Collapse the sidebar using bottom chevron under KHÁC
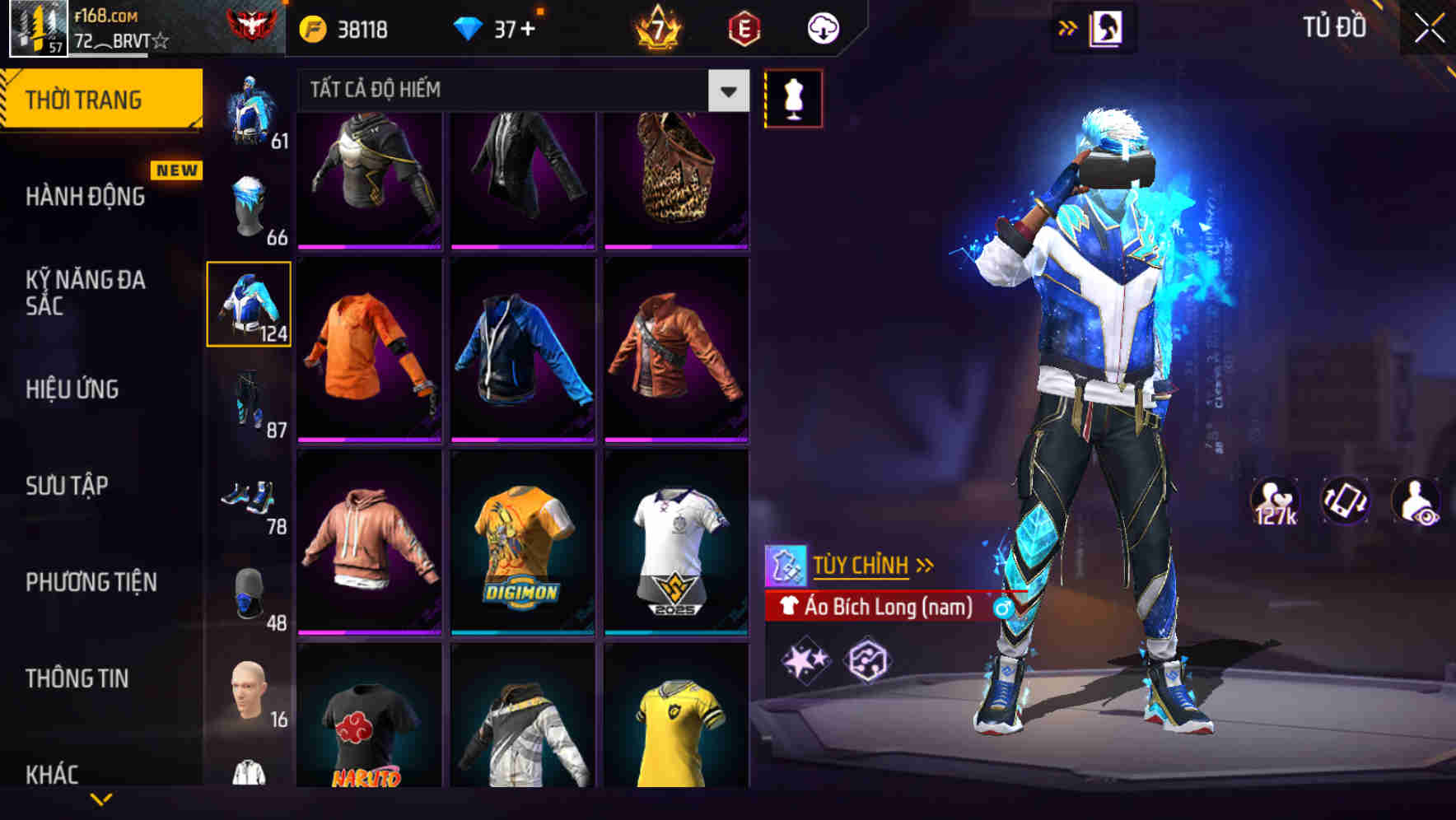This screenshot has width=1456, height=820. click(101, 800)
